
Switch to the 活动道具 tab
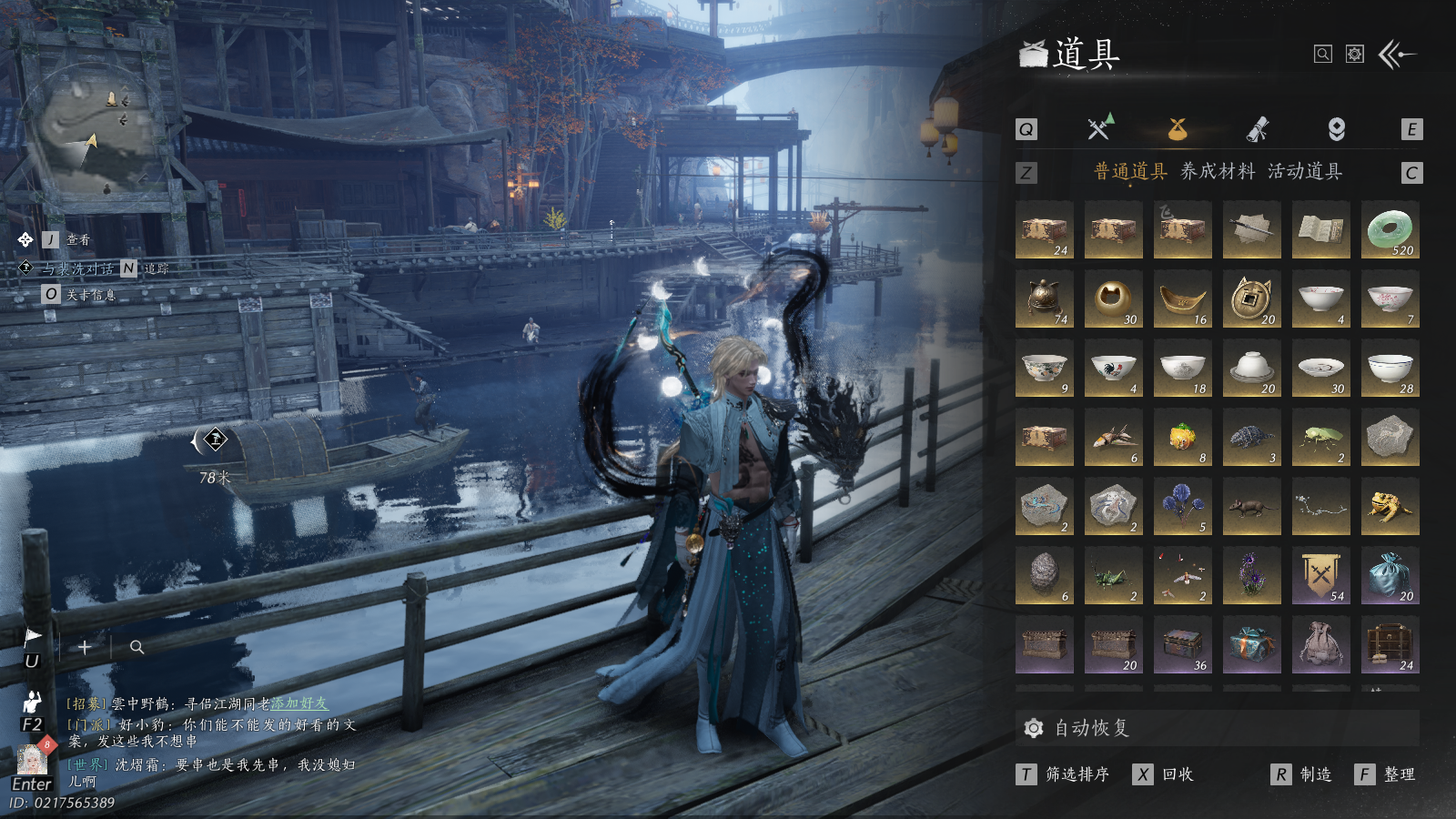coord(1305,171)
